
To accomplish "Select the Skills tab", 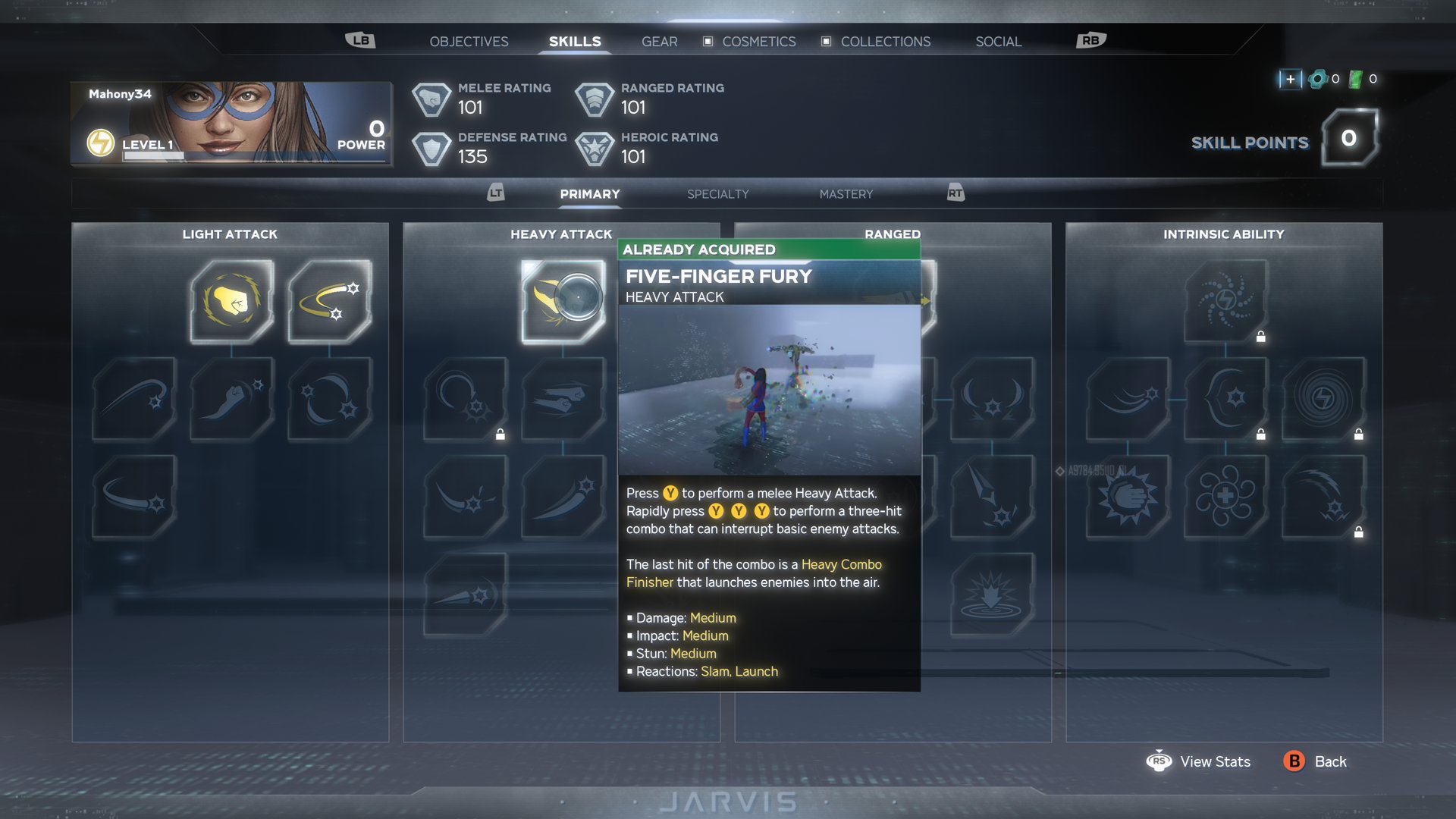I will click(575, 42).
